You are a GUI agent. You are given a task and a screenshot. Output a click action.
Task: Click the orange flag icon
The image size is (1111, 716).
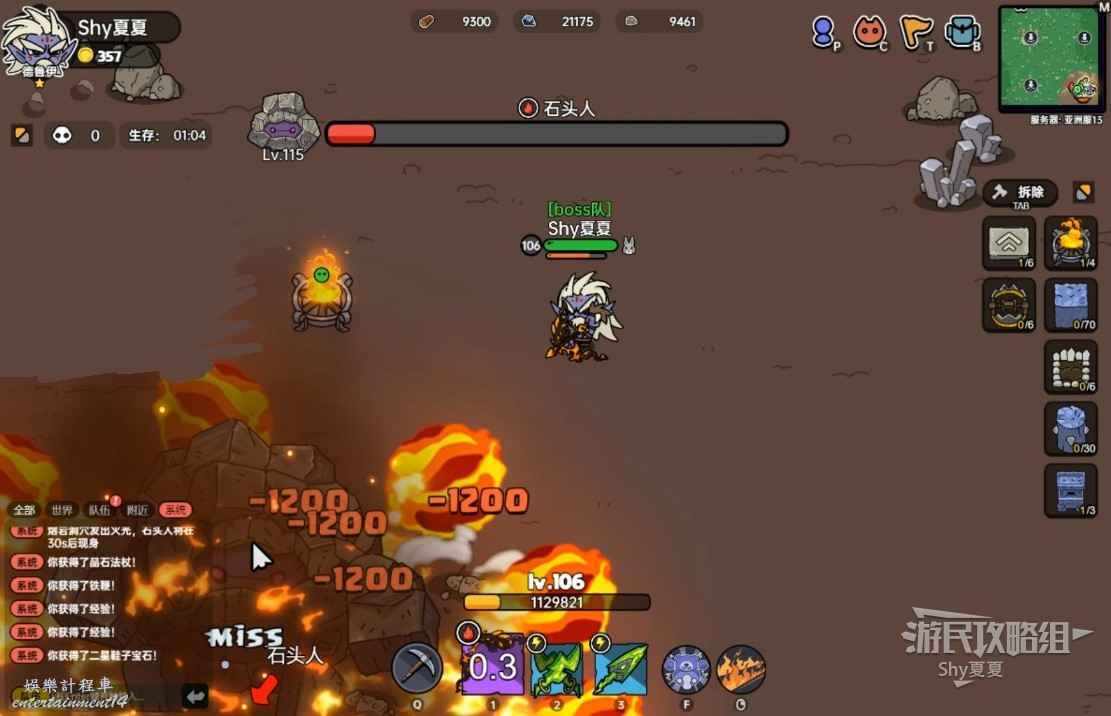(x=914, y=33)
